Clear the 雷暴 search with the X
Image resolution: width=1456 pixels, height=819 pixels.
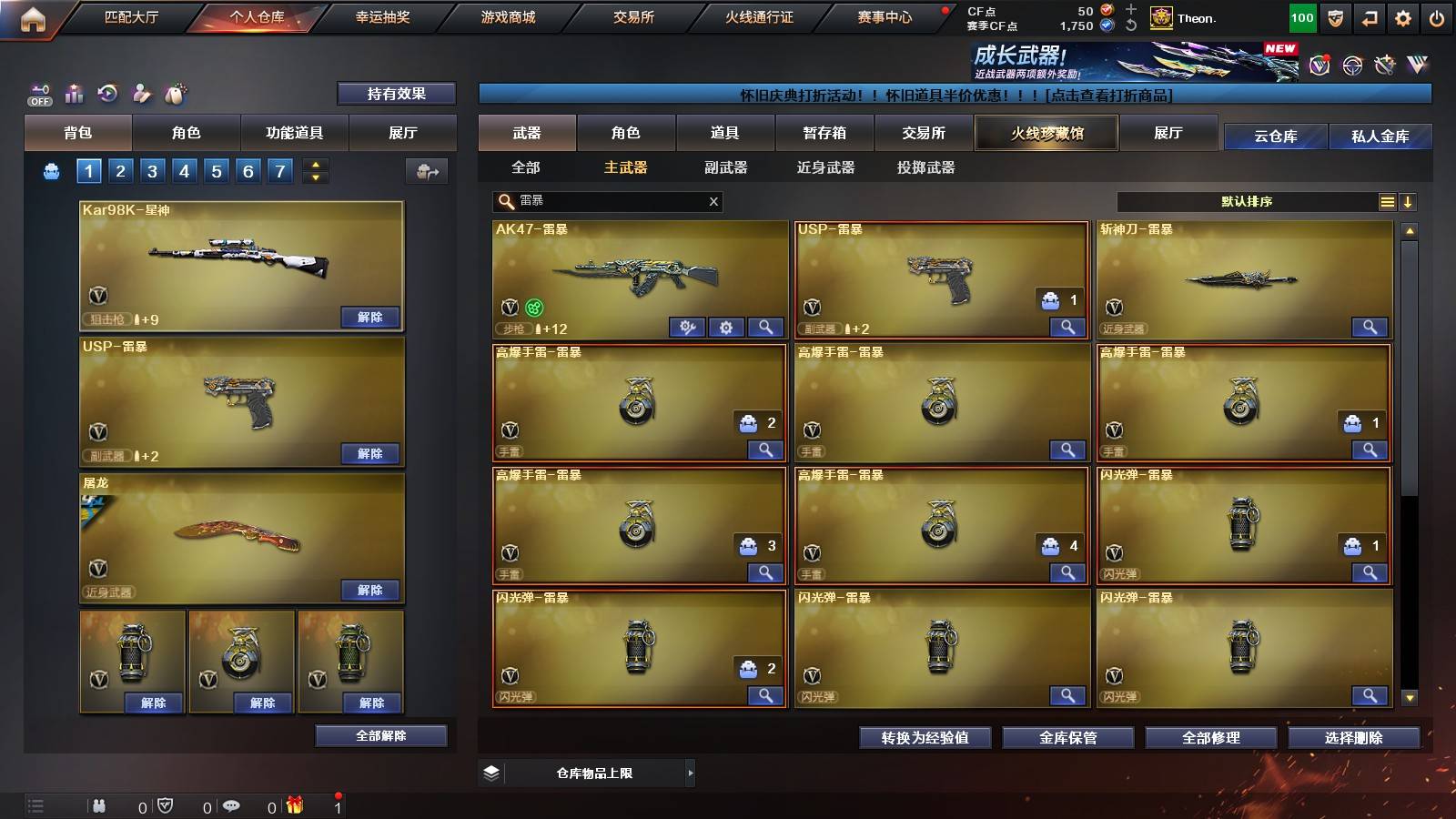pos(713,202)
